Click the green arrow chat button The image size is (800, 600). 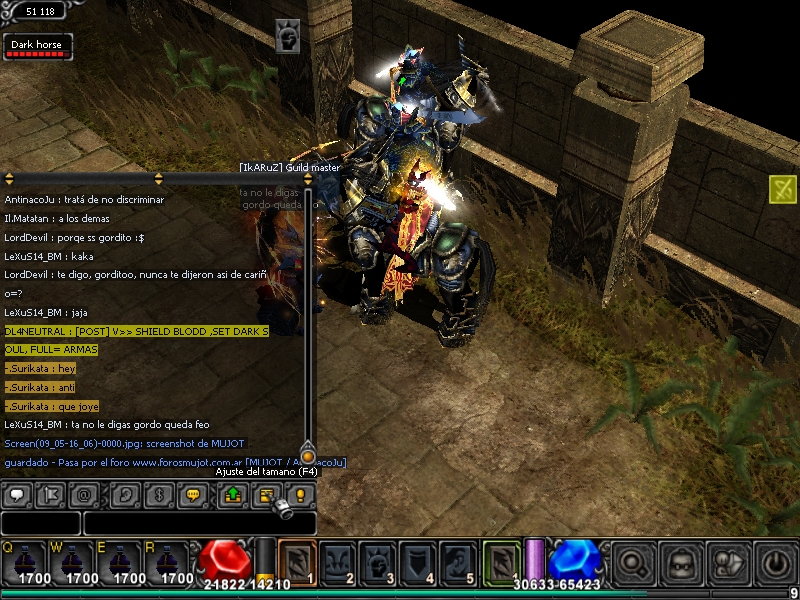(232, 494)
